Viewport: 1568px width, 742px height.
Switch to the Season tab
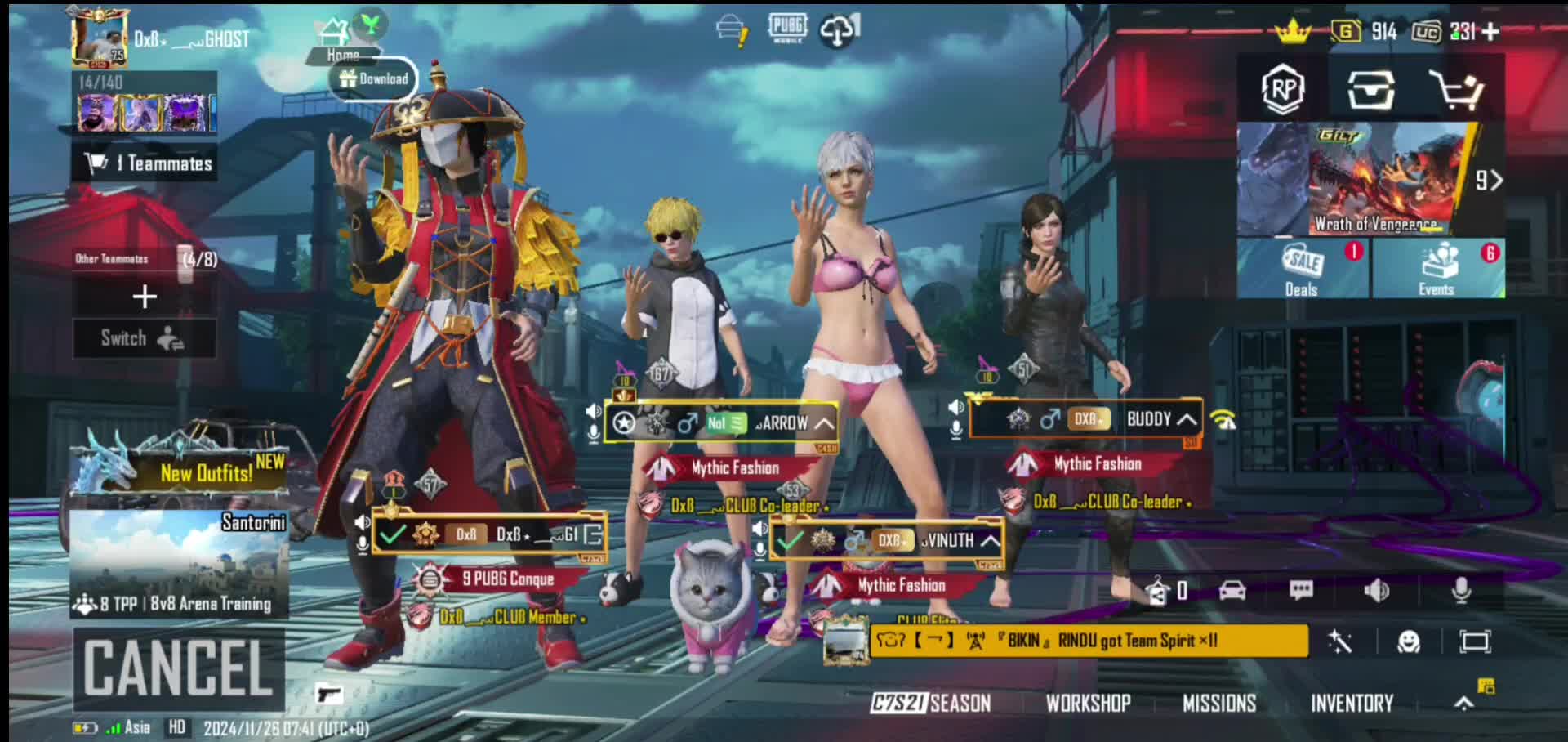click(931, 703)
